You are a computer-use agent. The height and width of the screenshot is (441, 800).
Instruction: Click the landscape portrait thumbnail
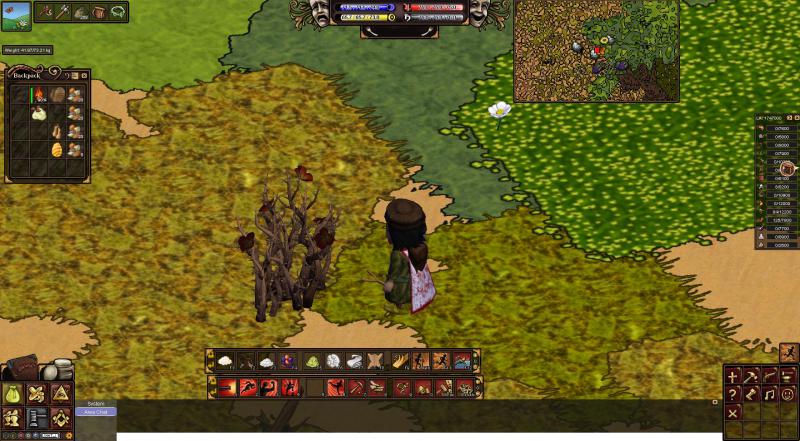pos(15,15)
